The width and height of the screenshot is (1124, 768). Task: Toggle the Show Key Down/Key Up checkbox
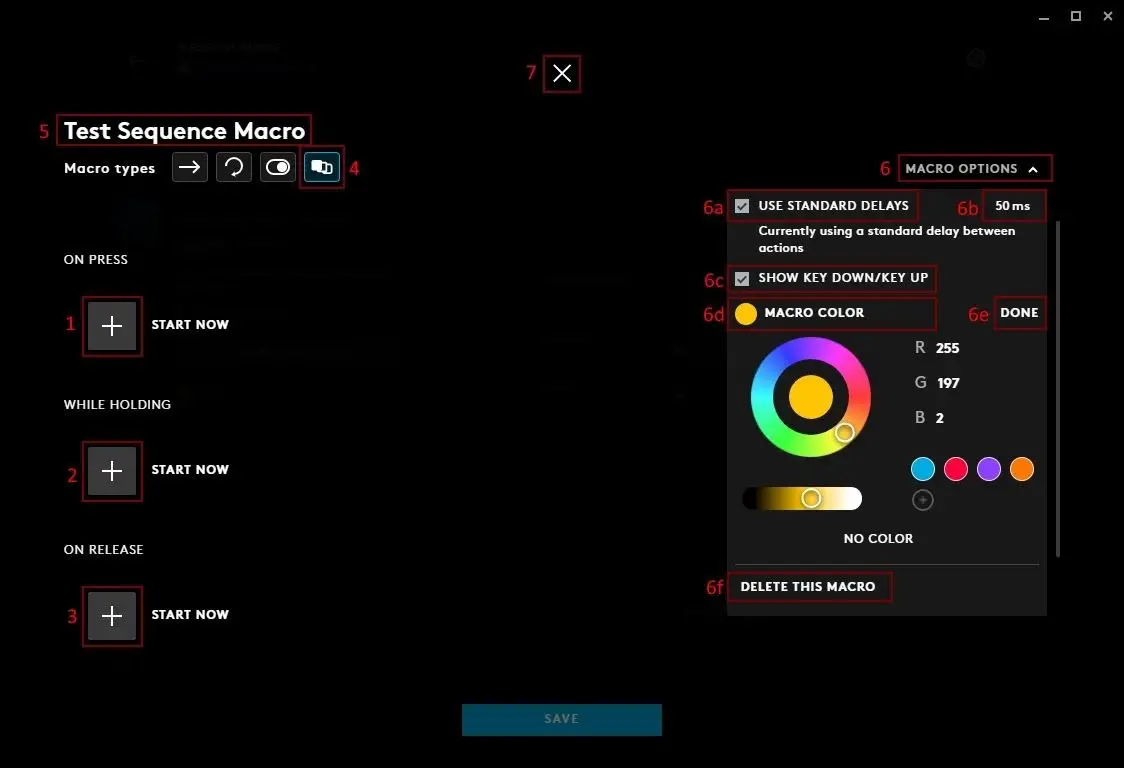(x=742, y=278)
